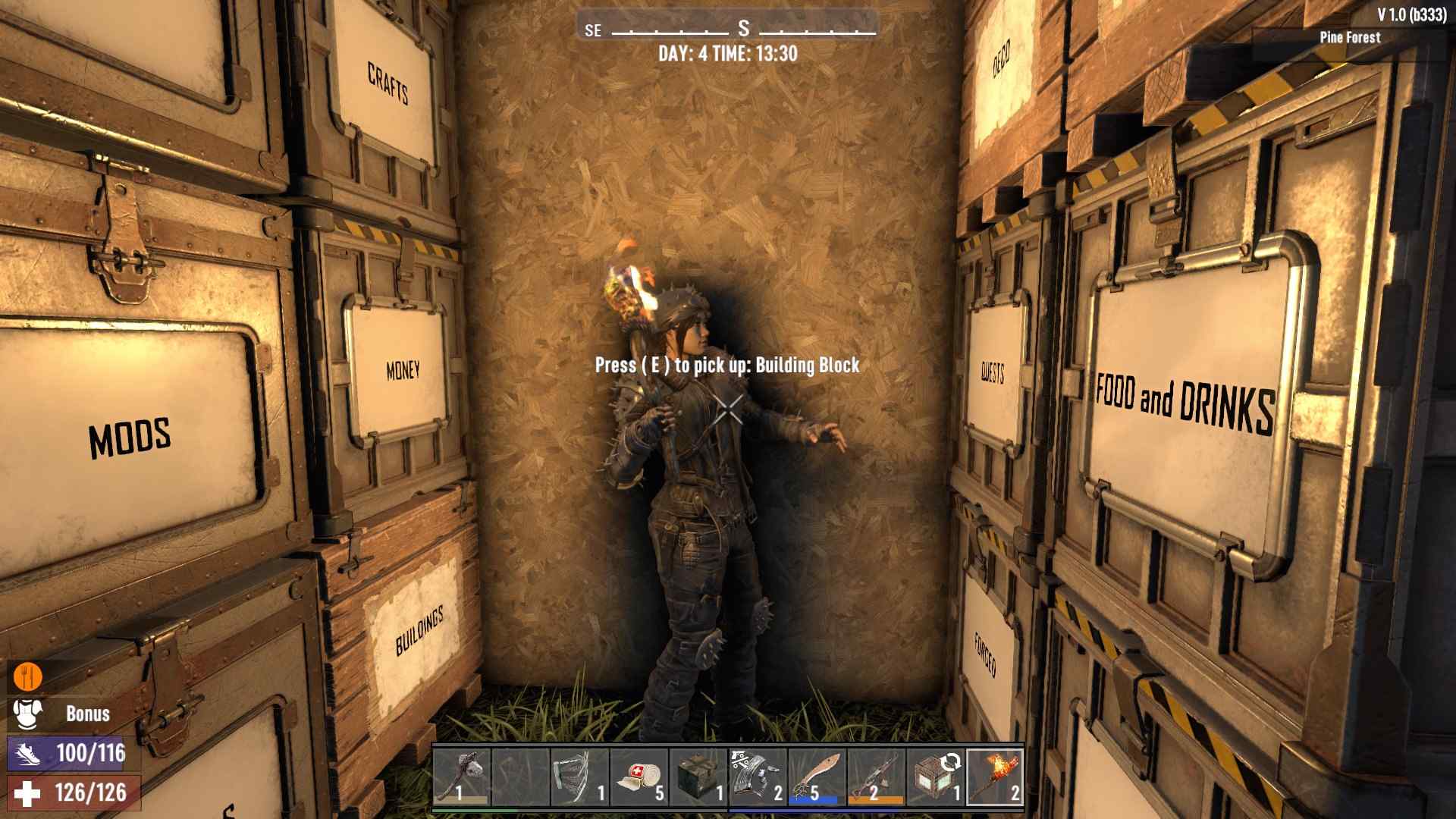Select the camouflage crate hotbar slot
The height and width of the screenshot is (819, 1456).
pyautogui.click(x=698, y=776)
